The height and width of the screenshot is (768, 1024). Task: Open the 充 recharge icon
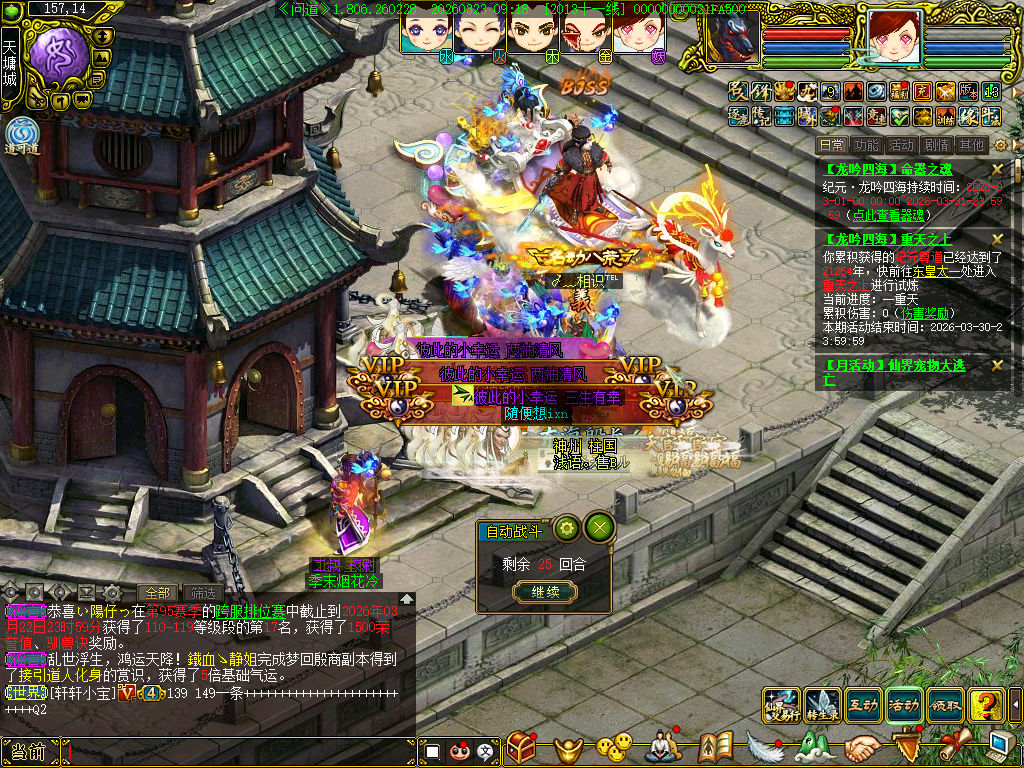(920, 91)
